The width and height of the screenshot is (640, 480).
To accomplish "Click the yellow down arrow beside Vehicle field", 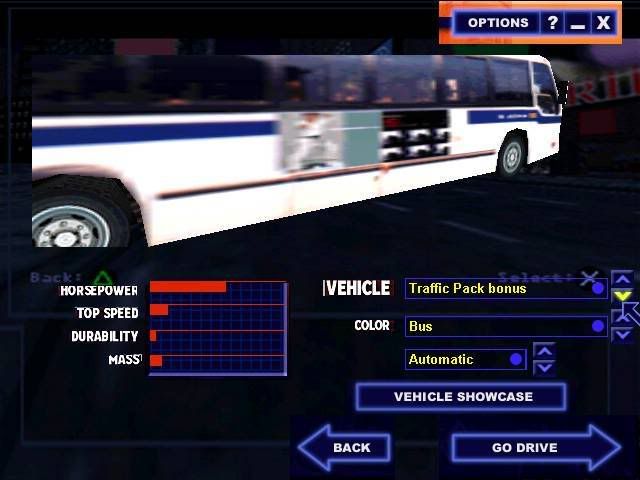I will coord(622,296).
